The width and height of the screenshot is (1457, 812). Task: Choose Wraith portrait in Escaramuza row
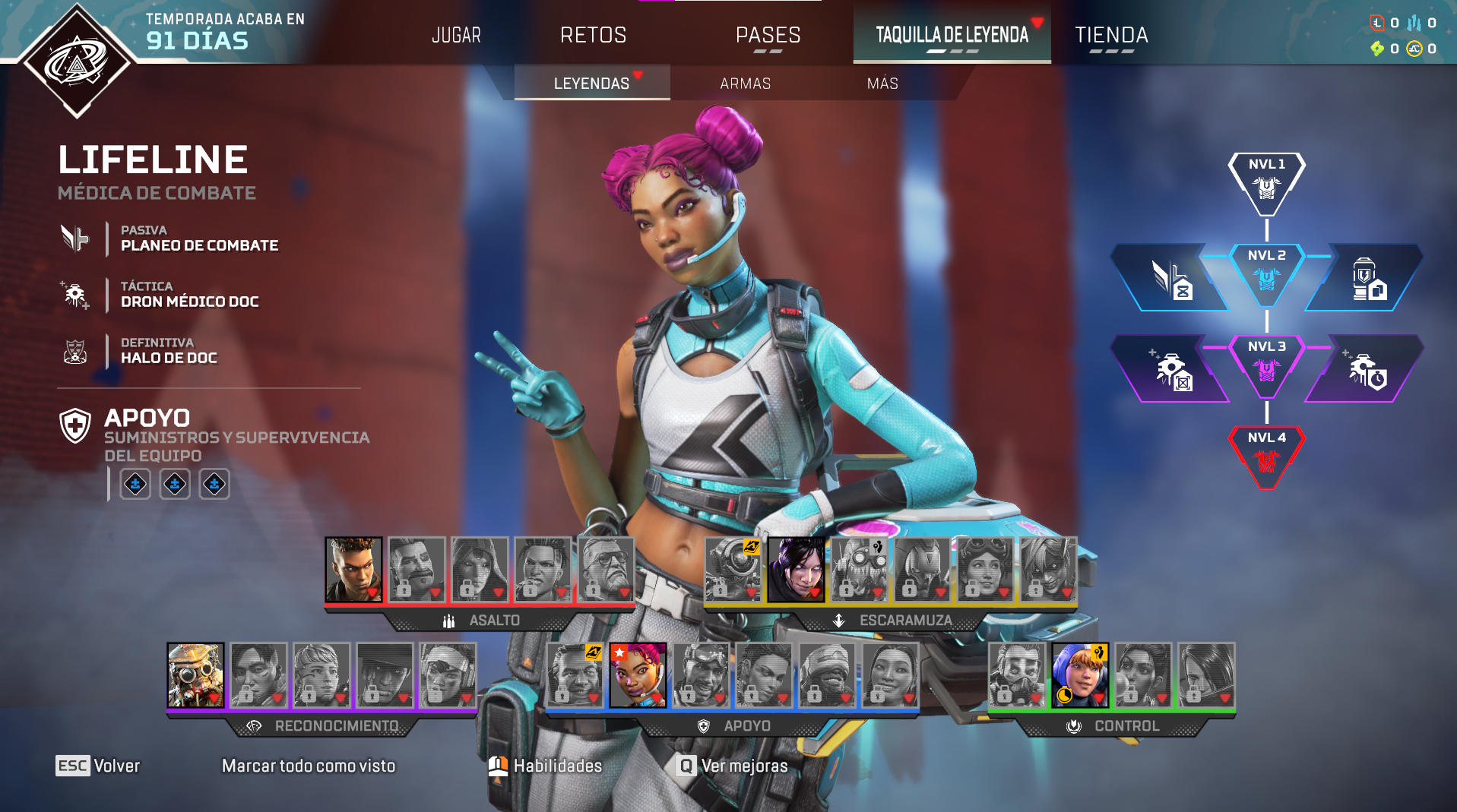[796, 570]
